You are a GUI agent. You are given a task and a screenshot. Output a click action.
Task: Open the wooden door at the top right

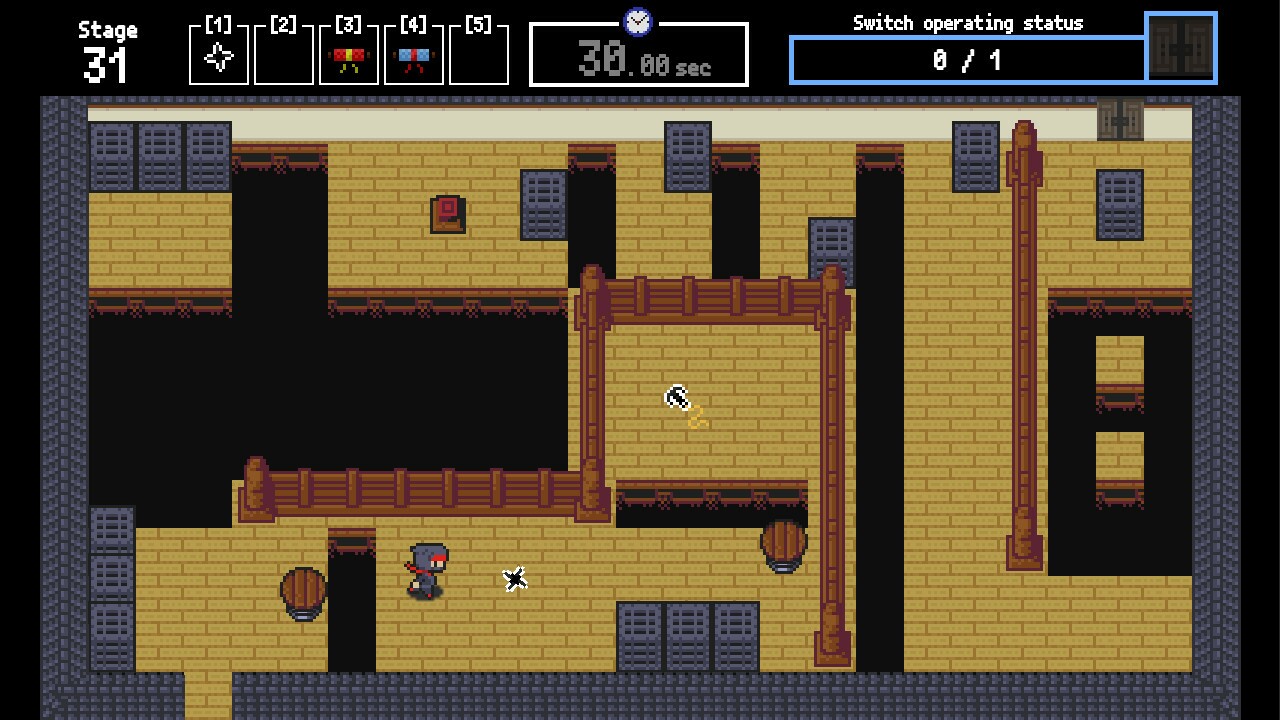(1122, 119)
